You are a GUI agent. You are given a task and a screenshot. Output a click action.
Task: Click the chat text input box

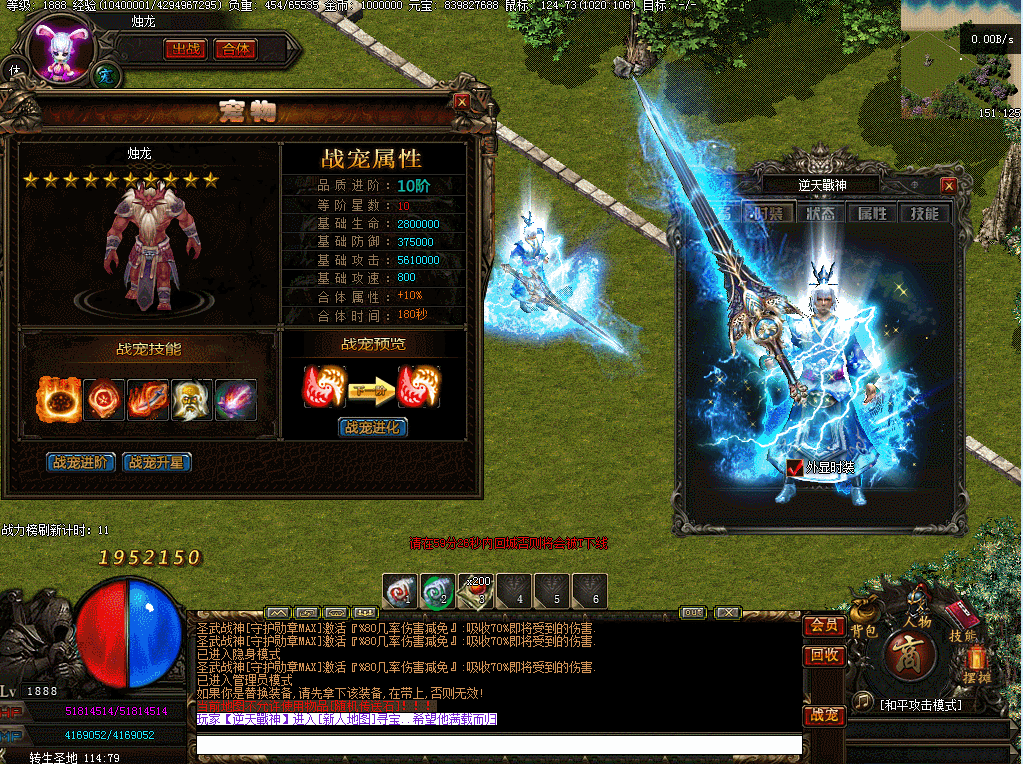498,745
